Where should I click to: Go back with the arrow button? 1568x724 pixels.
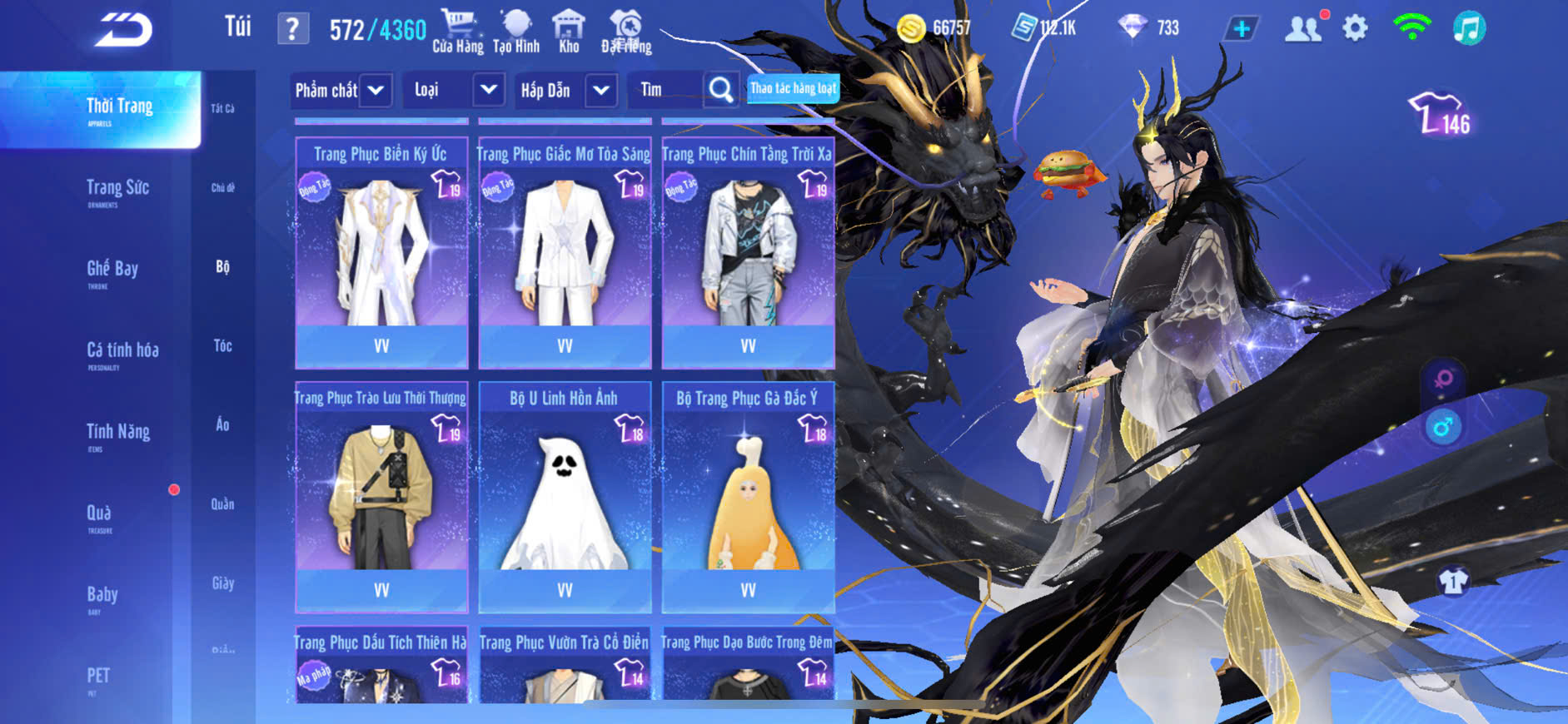point(123,31)
